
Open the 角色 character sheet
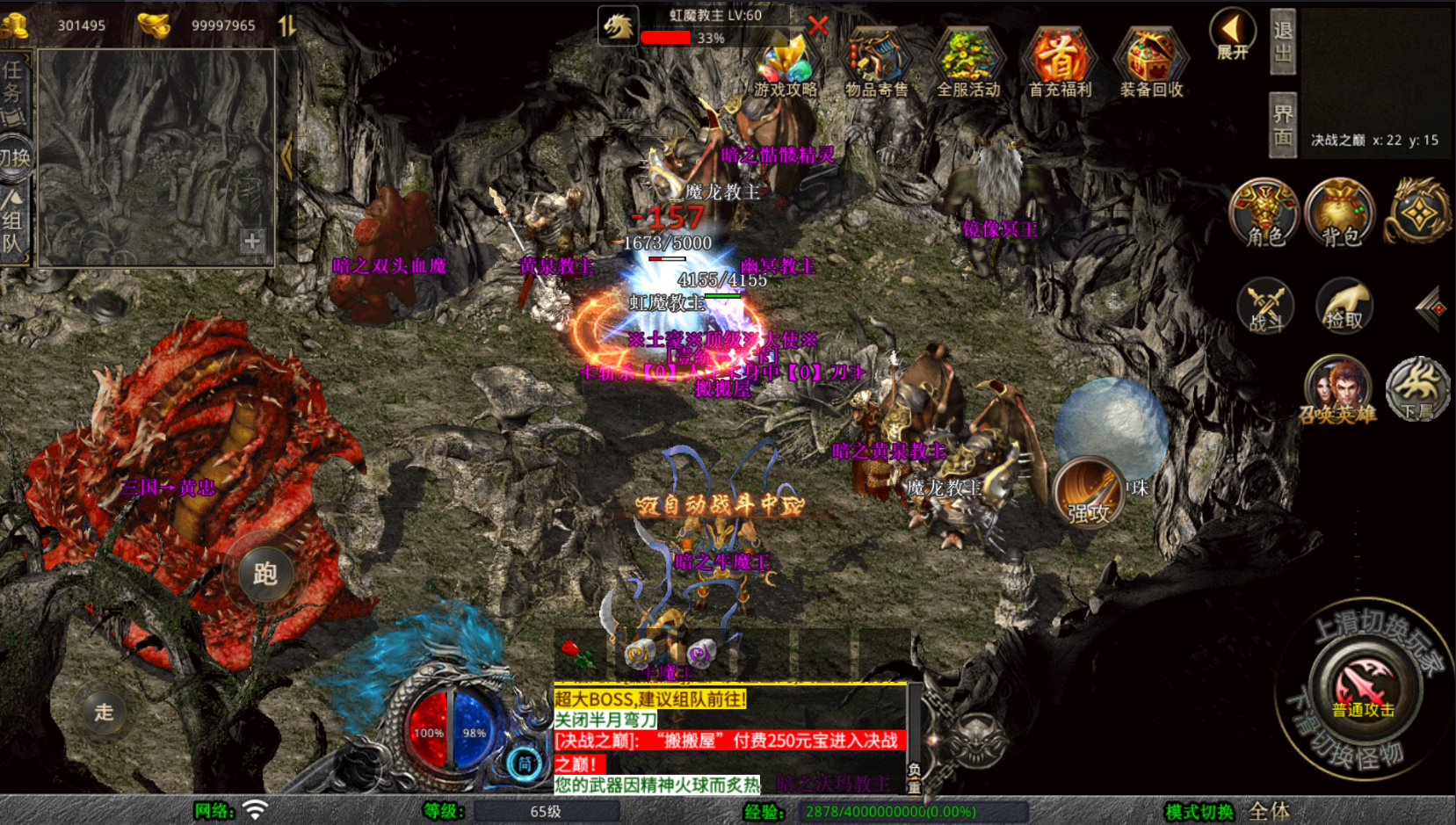1264,213
